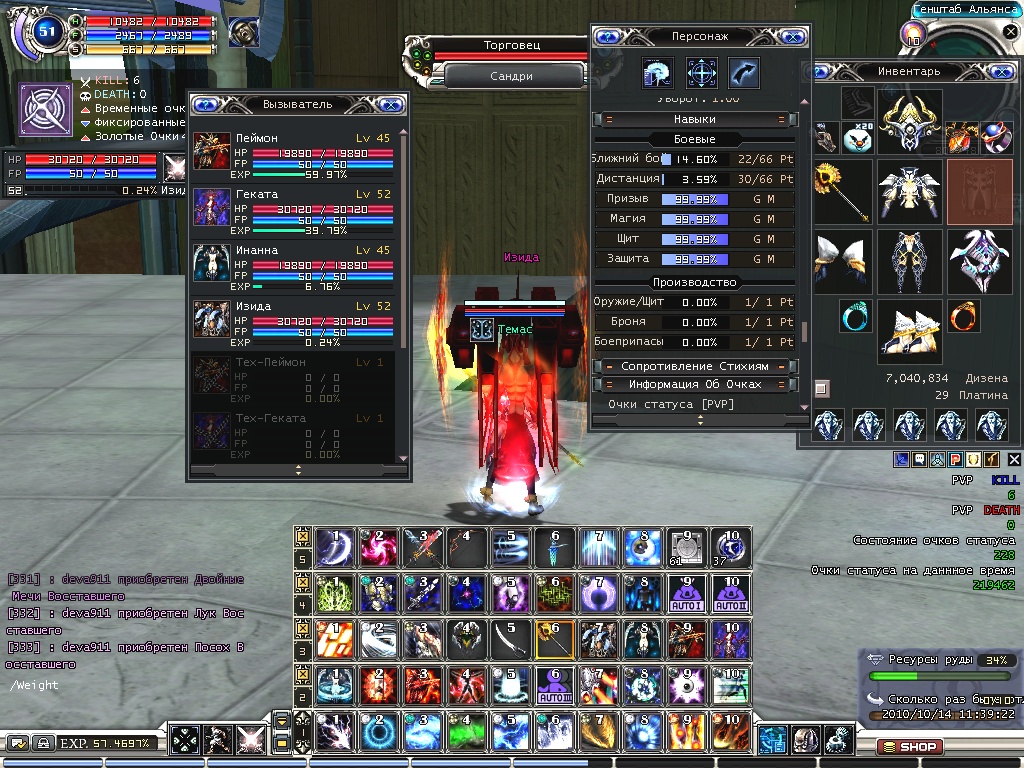Close the Вызыватель summoner window

click(391, 104)
